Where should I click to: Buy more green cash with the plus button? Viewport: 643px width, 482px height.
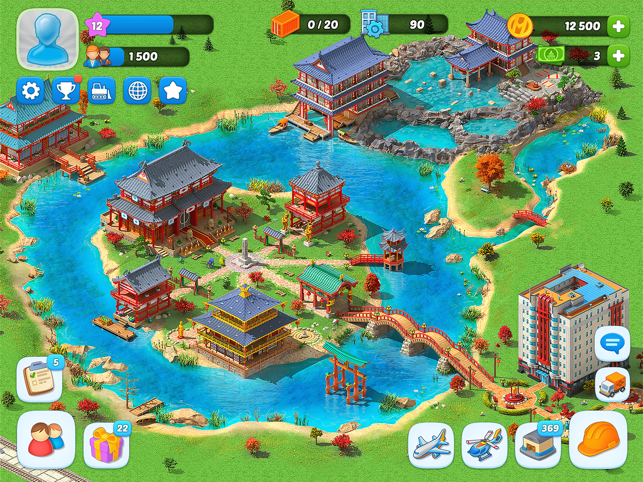(620, 55)
